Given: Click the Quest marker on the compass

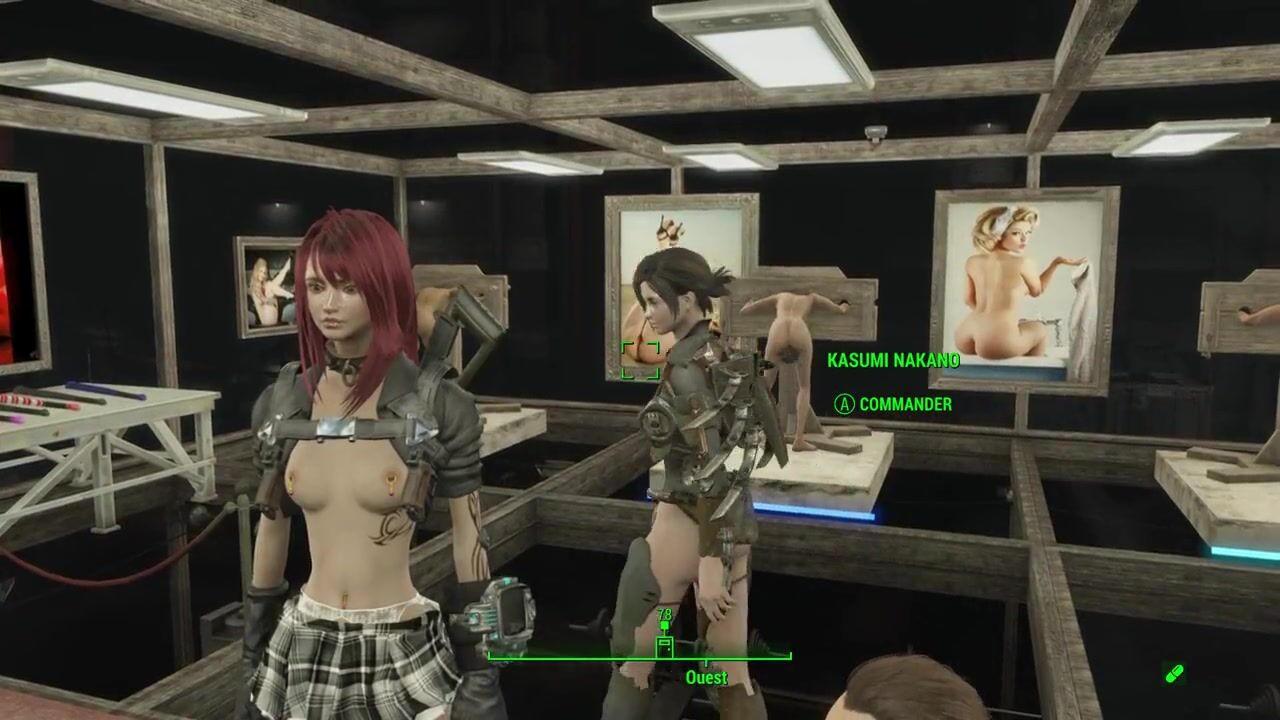Looking at the screenshot, I should coord(664,646).
